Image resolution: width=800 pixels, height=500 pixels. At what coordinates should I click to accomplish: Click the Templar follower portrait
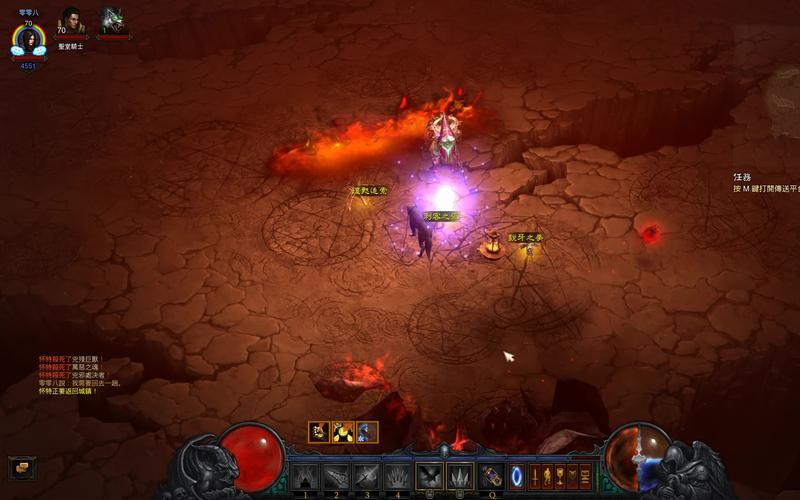tap(72, 20)
